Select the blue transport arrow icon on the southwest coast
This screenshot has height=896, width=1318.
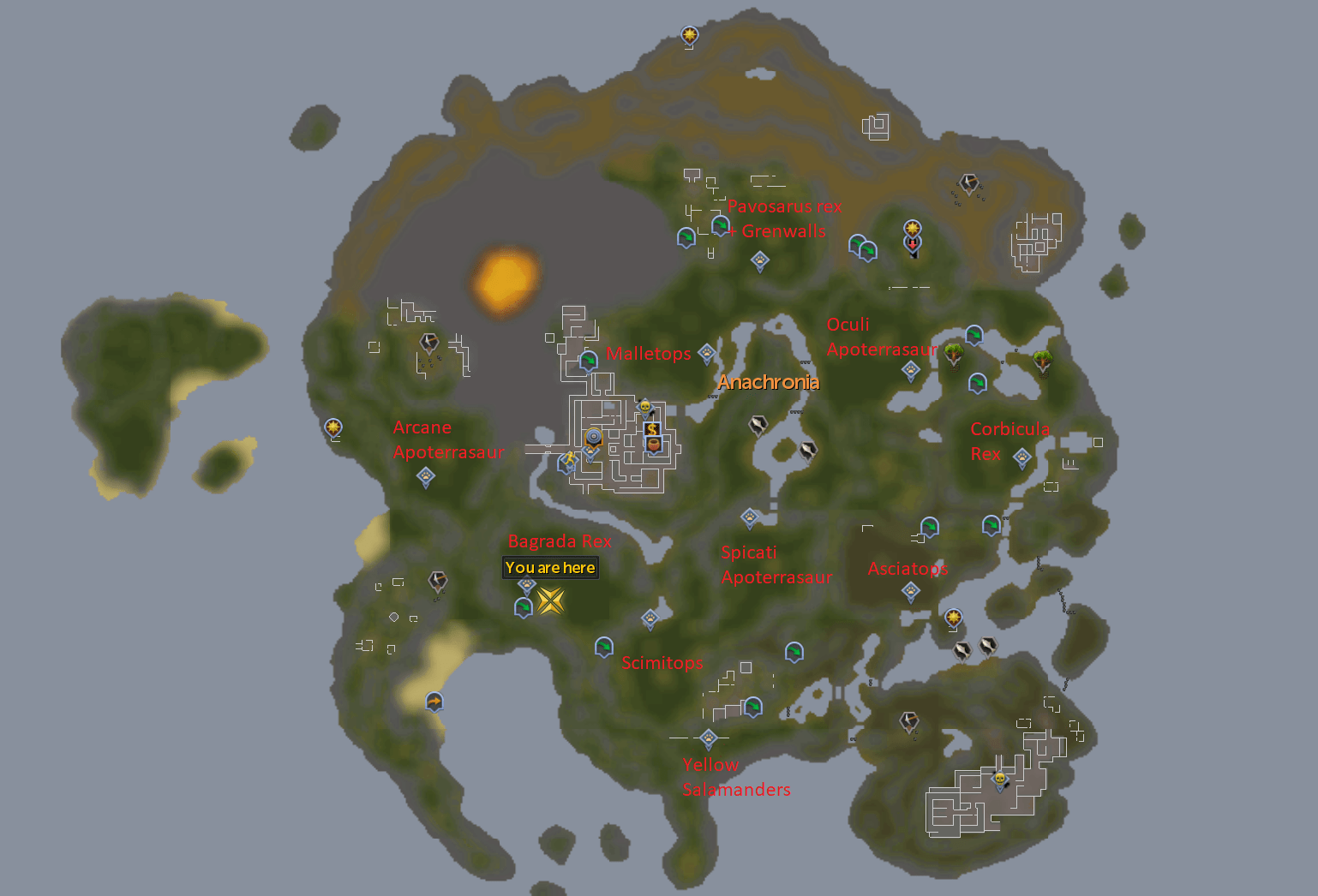coord(434,702)
